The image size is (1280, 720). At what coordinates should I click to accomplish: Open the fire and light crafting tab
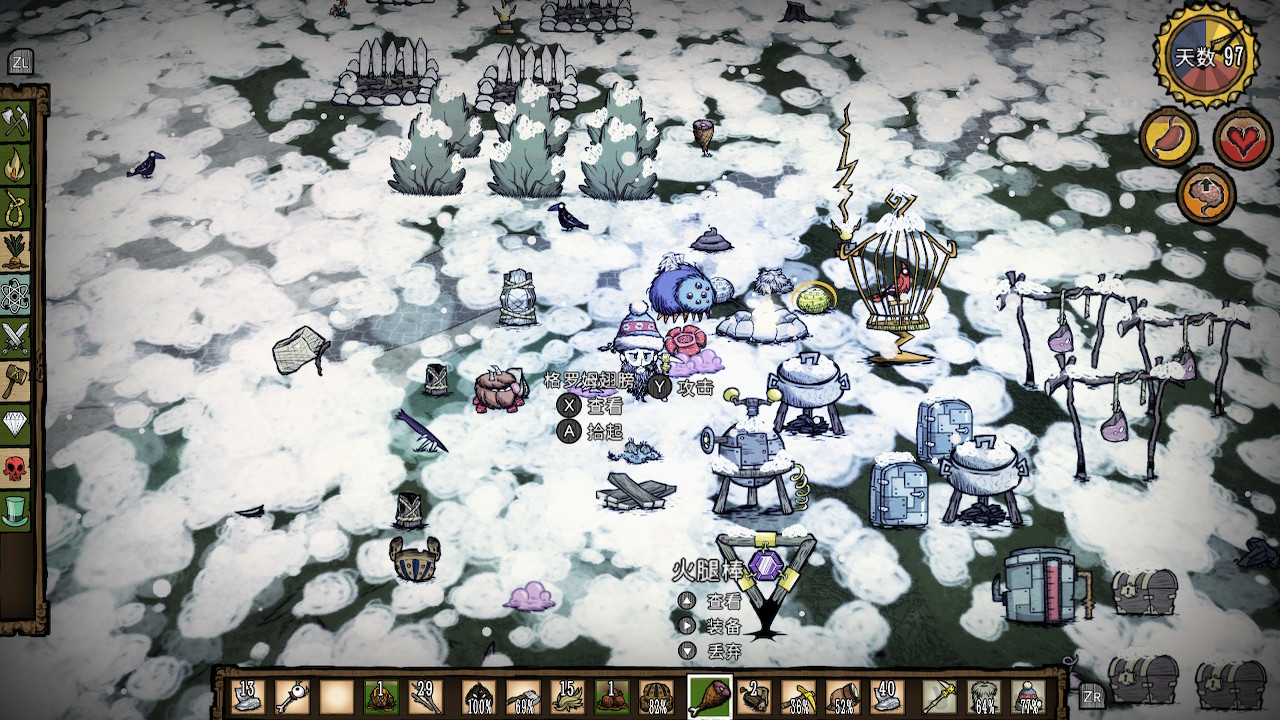coord(16,164)
